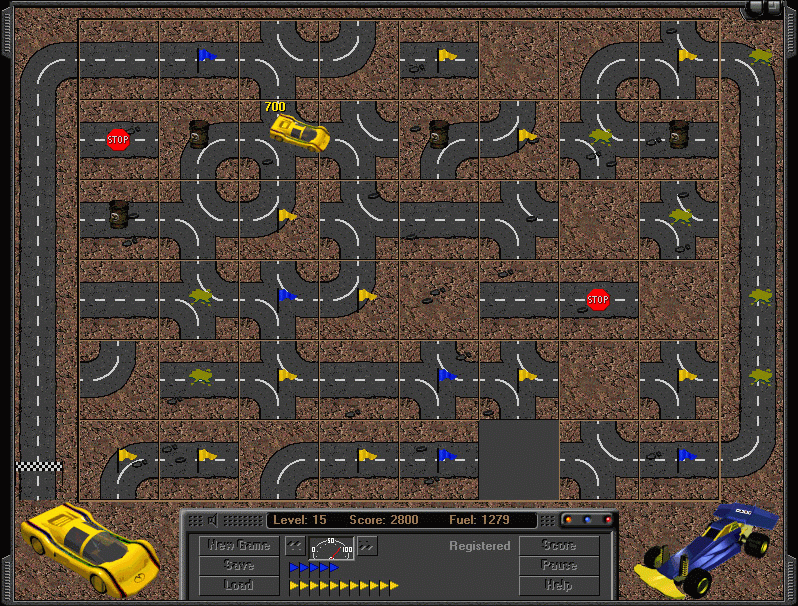Click the speedometer gauge

click(331, 547)
